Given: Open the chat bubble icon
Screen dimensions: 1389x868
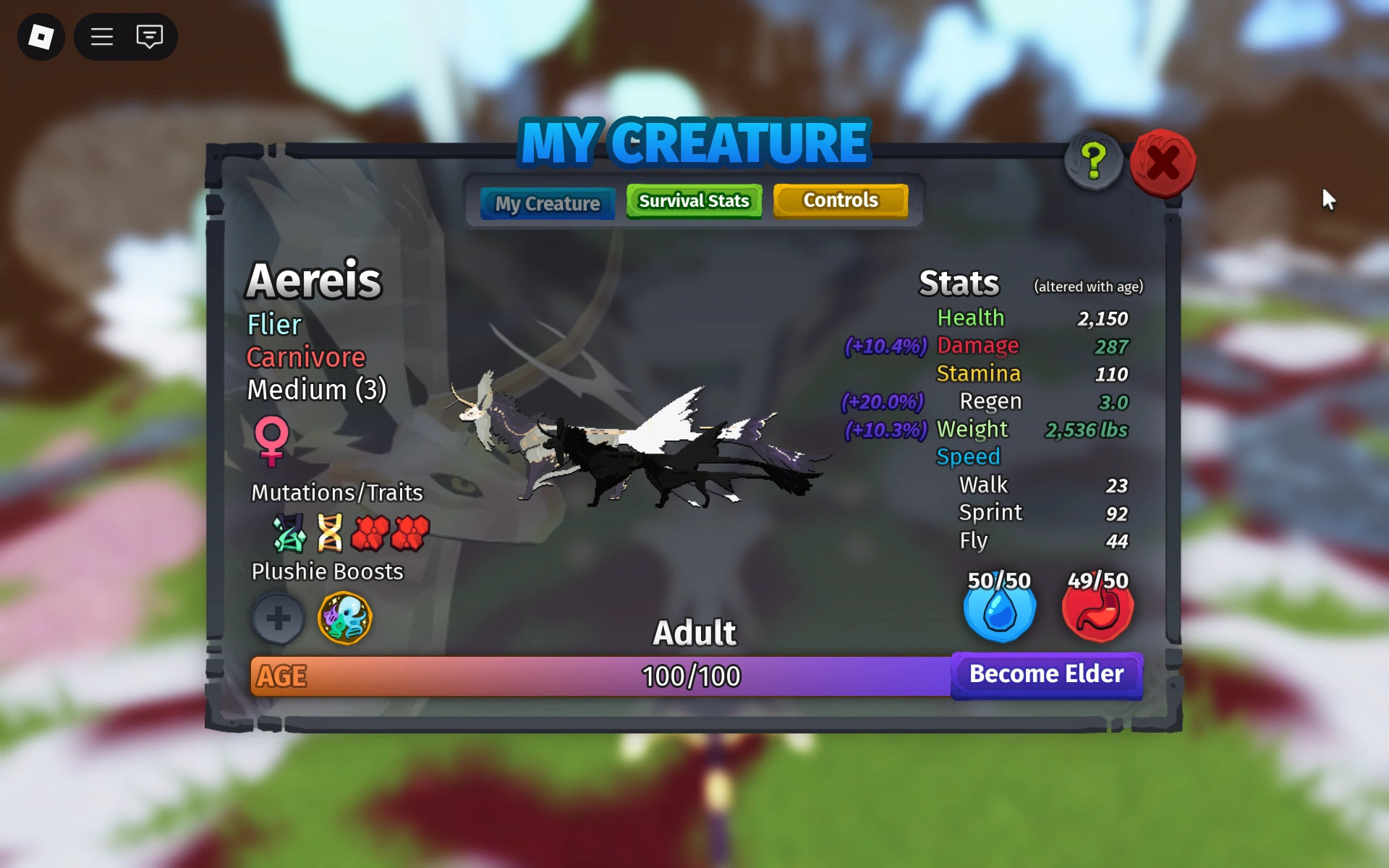Looking at the screenshot, I should [x=150, y=36].
